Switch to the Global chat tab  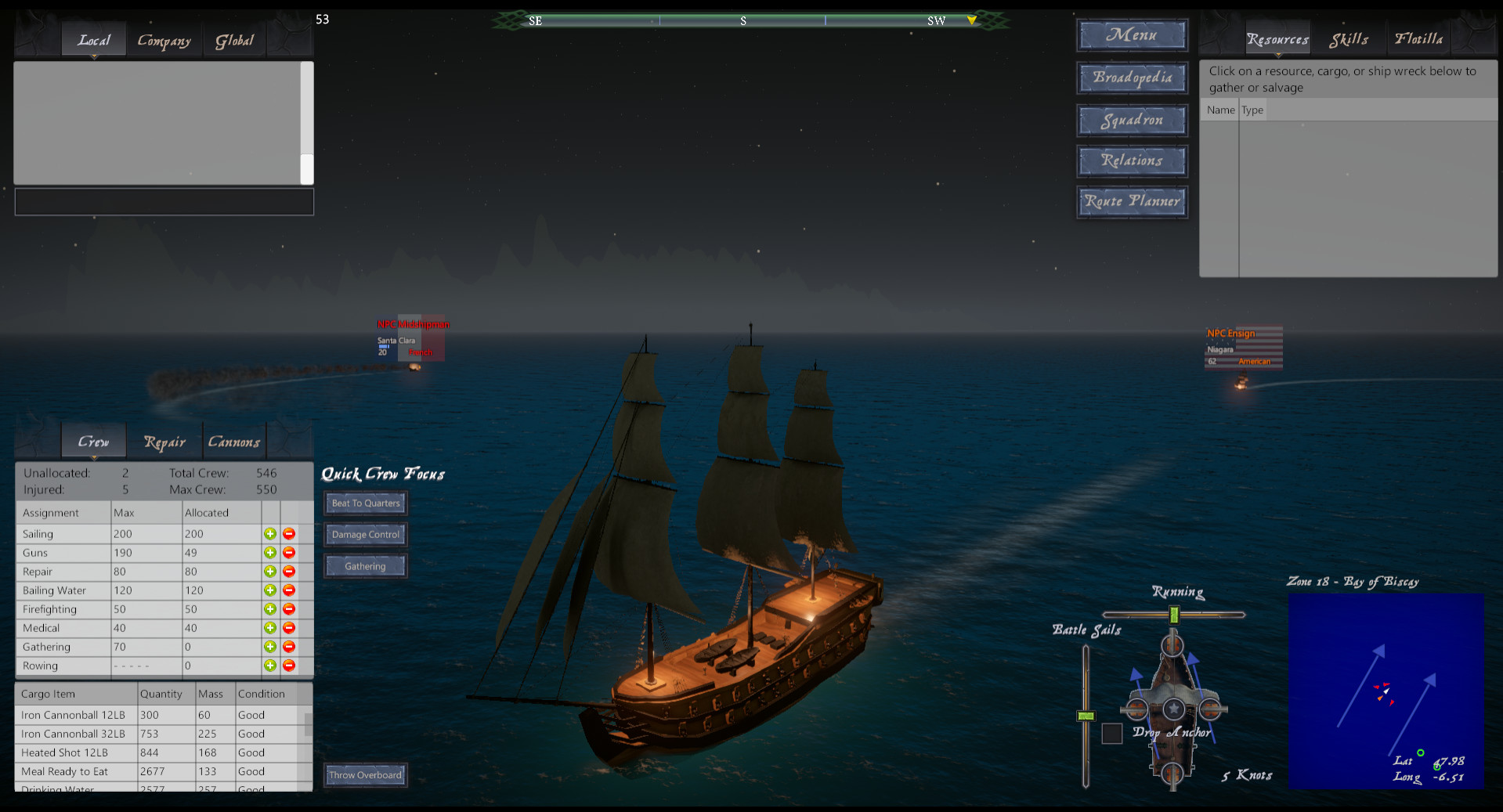[234, 40]
